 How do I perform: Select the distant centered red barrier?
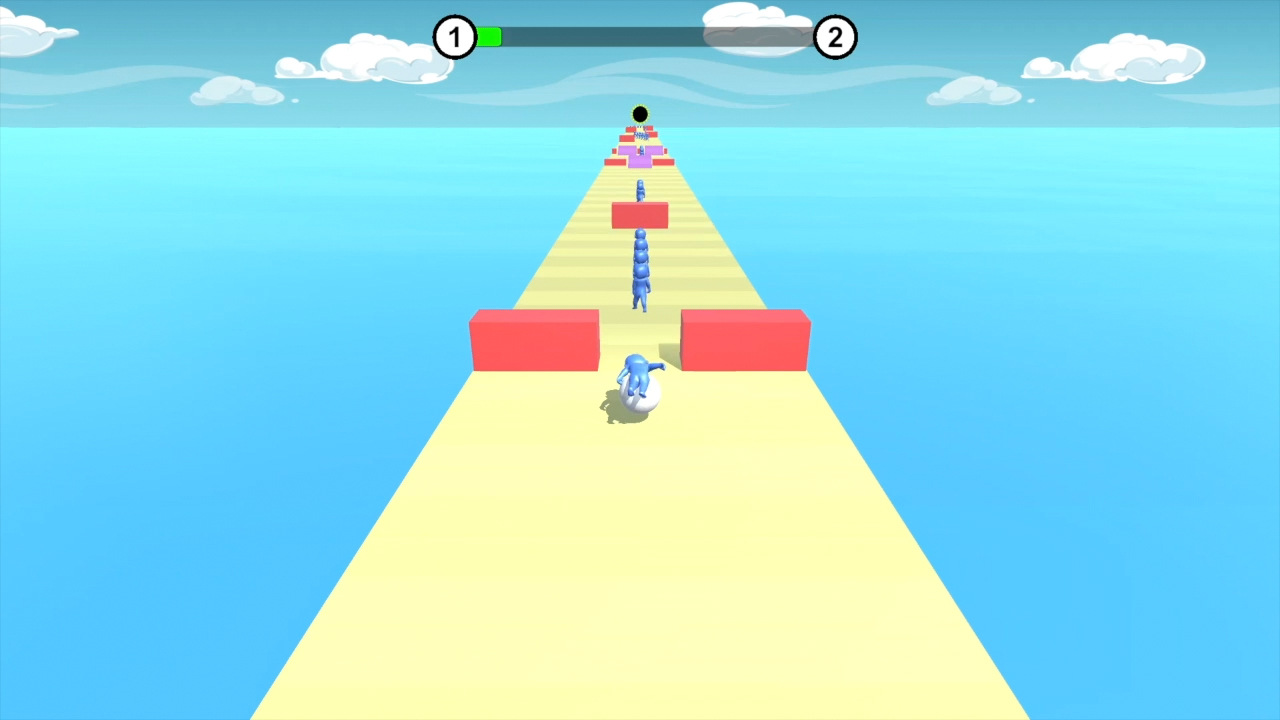tap(640, 213)
